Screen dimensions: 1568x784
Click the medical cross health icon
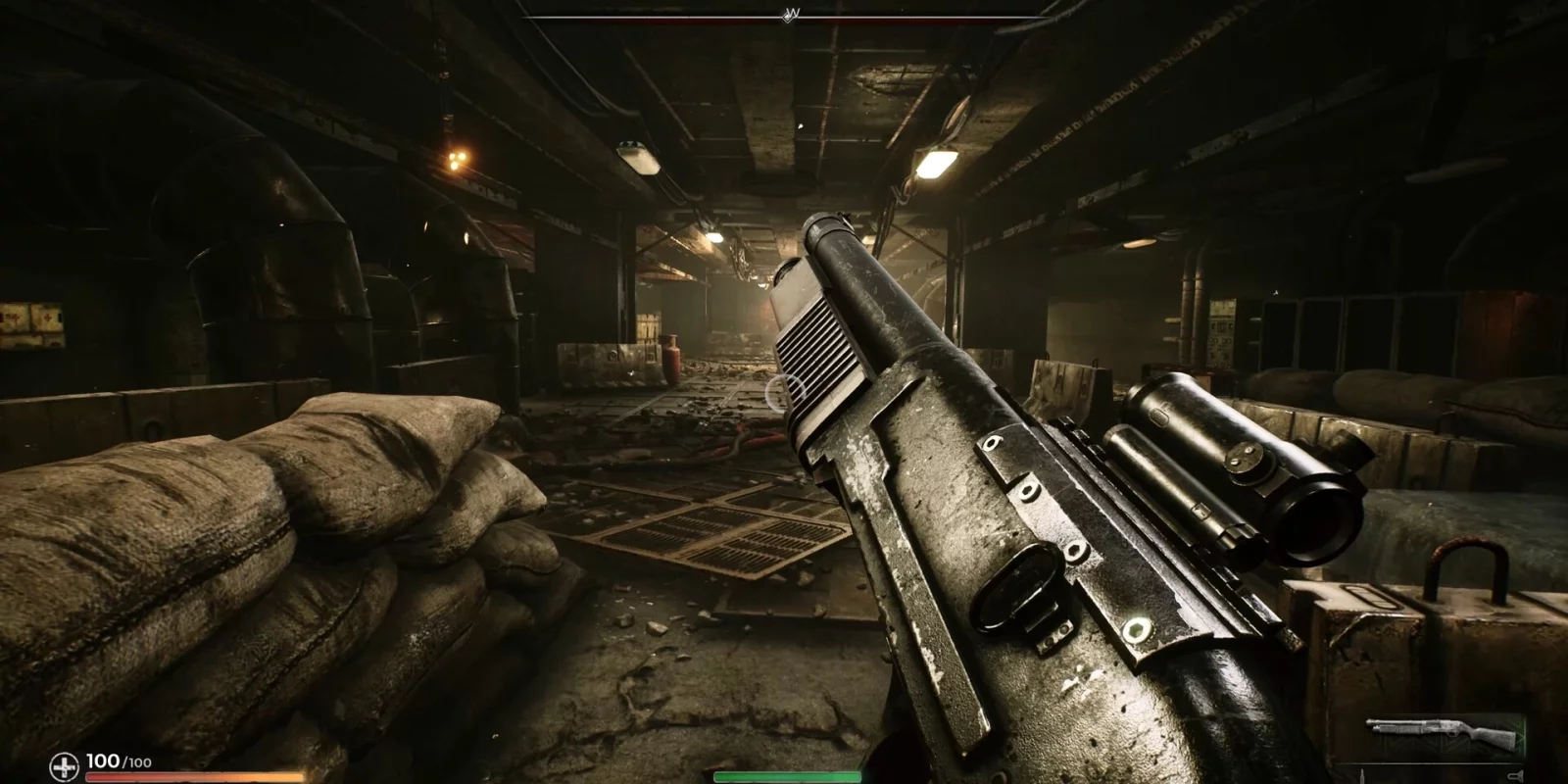point(65,765)
